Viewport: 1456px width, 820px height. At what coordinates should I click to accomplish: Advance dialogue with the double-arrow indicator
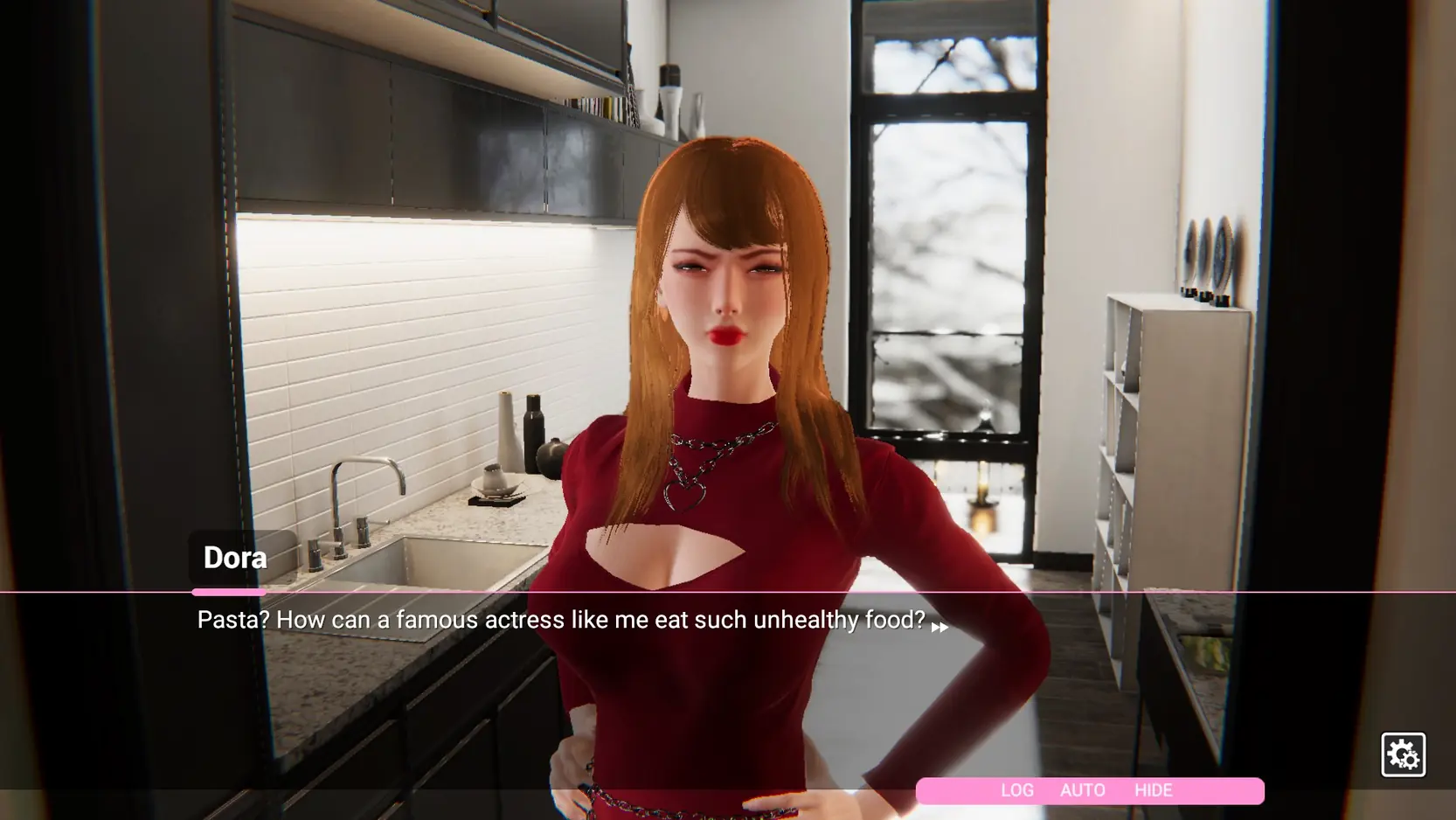tap(939, 627)
